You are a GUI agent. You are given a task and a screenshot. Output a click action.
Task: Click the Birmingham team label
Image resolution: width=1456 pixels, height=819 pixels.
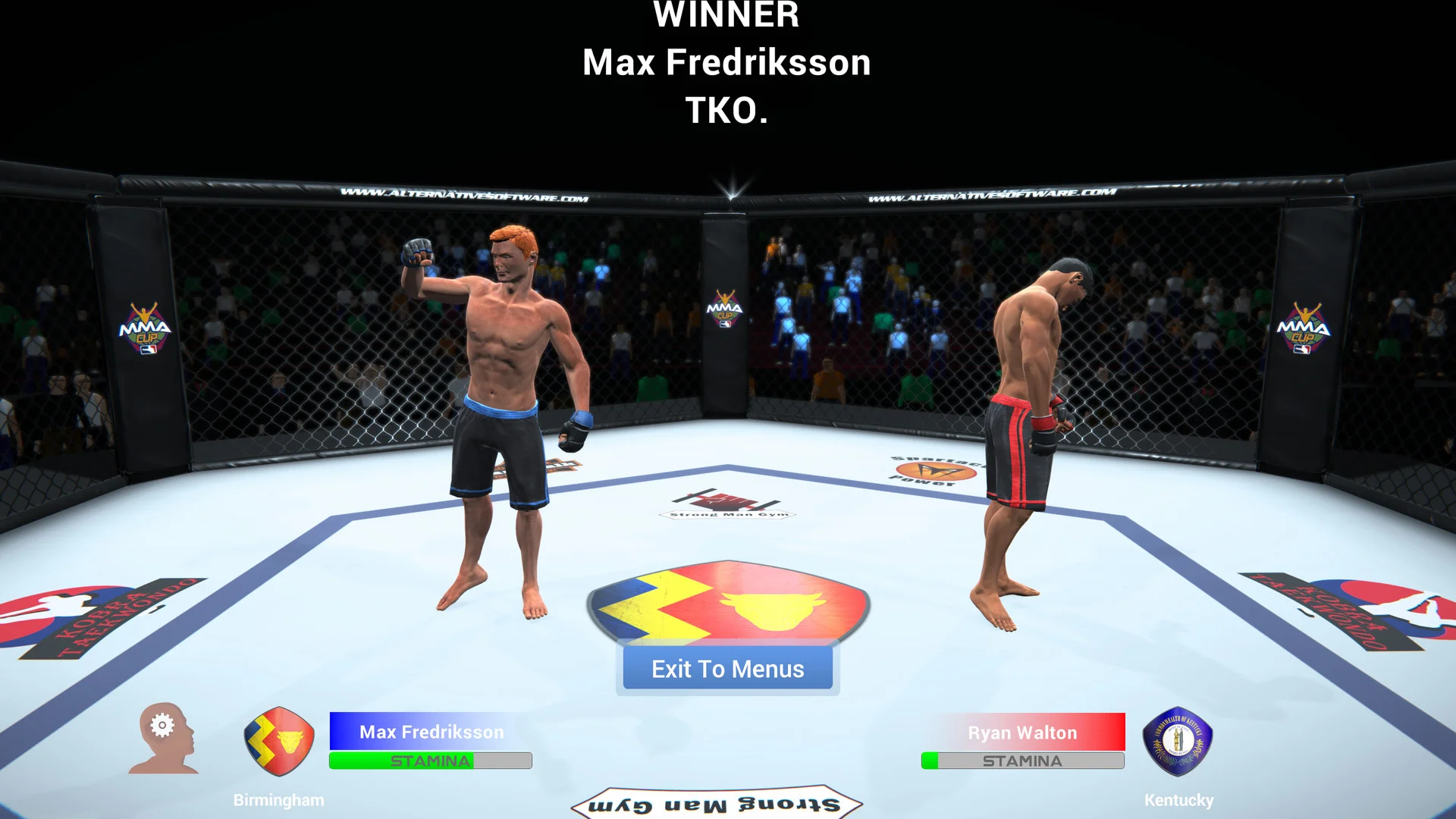click(x=279, y=799)
